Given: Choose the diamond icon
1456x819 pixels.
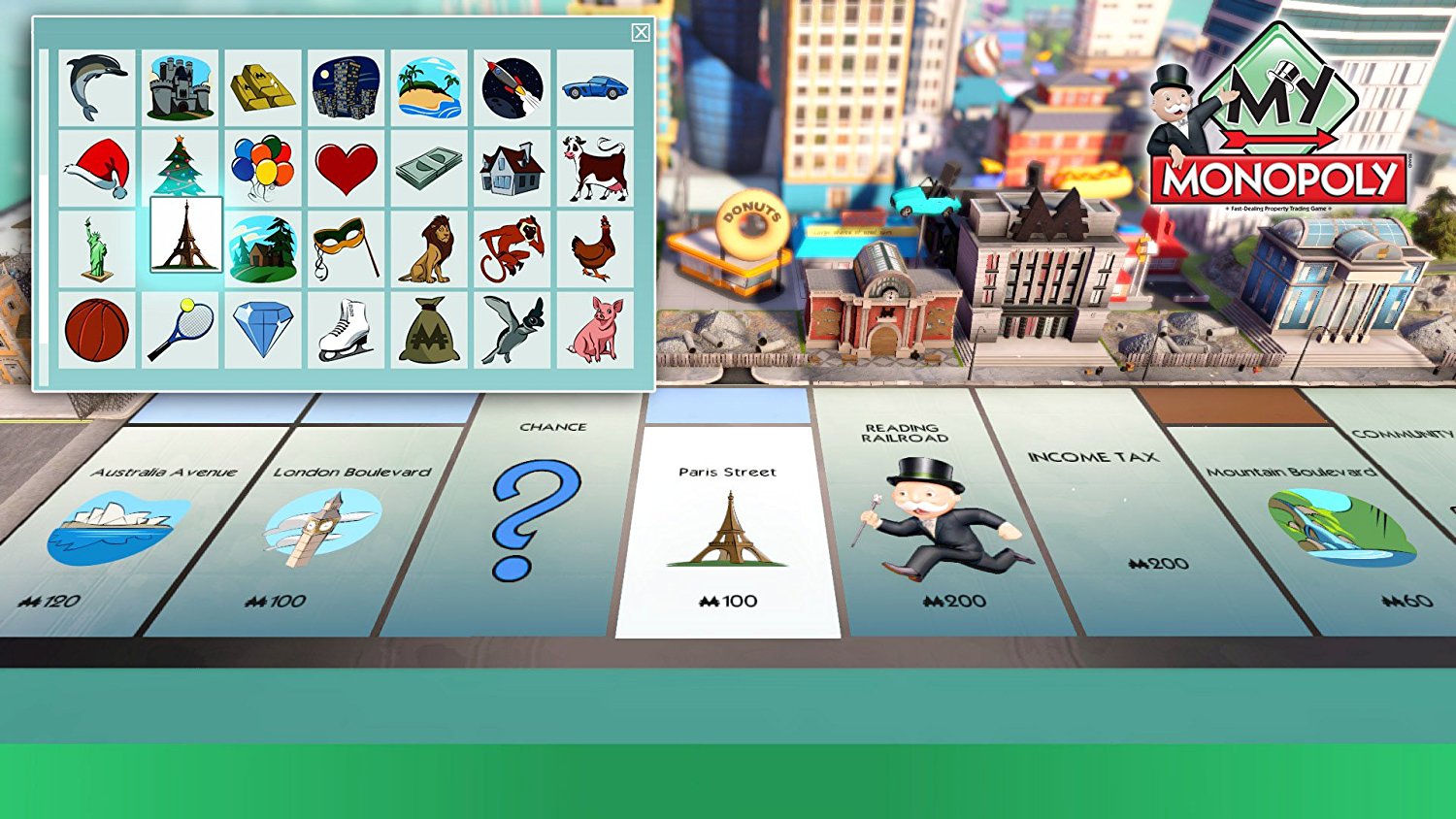Looking at the screenshot, I should 262,325.
